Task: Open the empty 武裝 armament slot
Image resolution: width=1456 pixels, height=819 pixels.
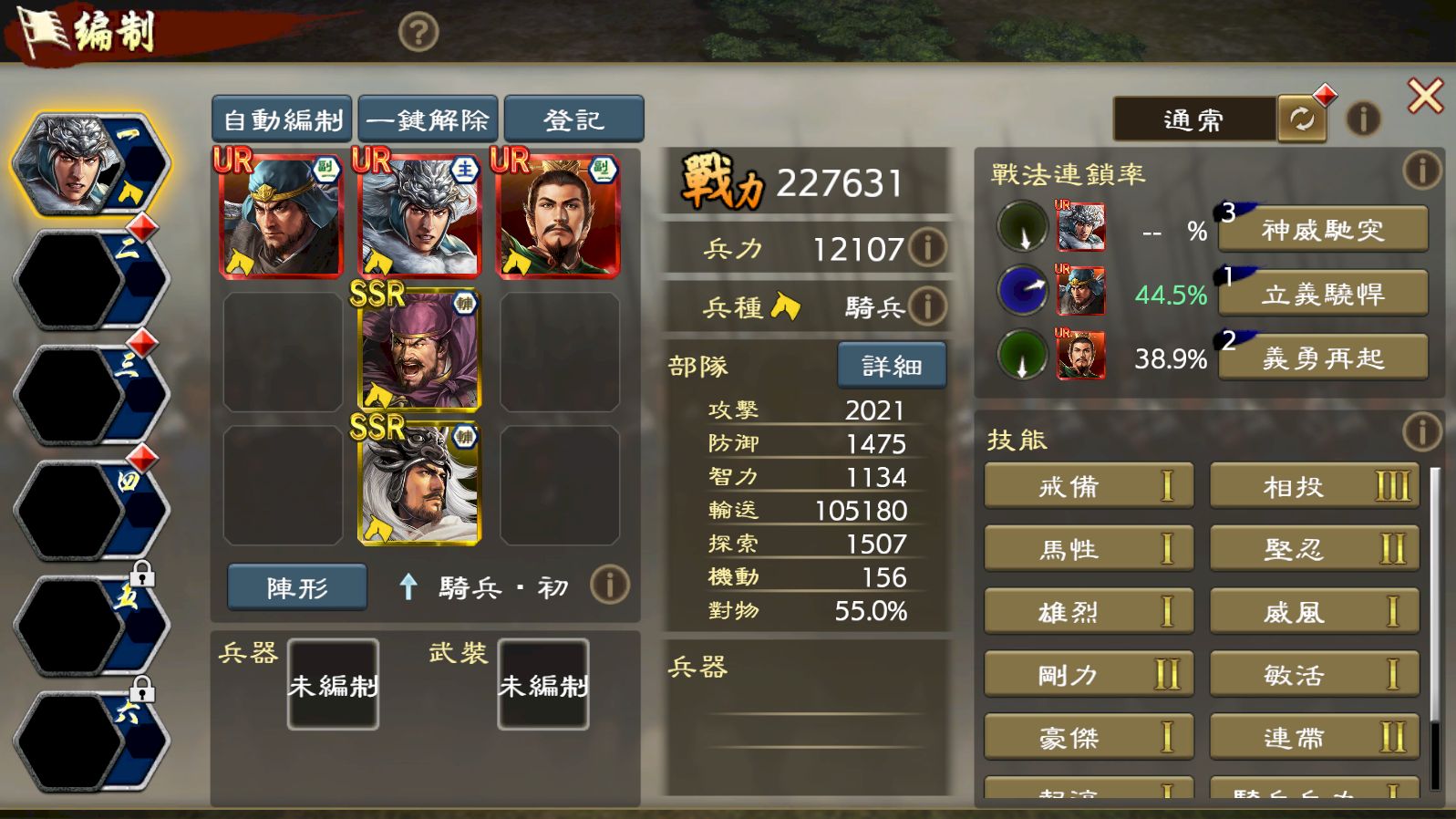Action: 542,684
